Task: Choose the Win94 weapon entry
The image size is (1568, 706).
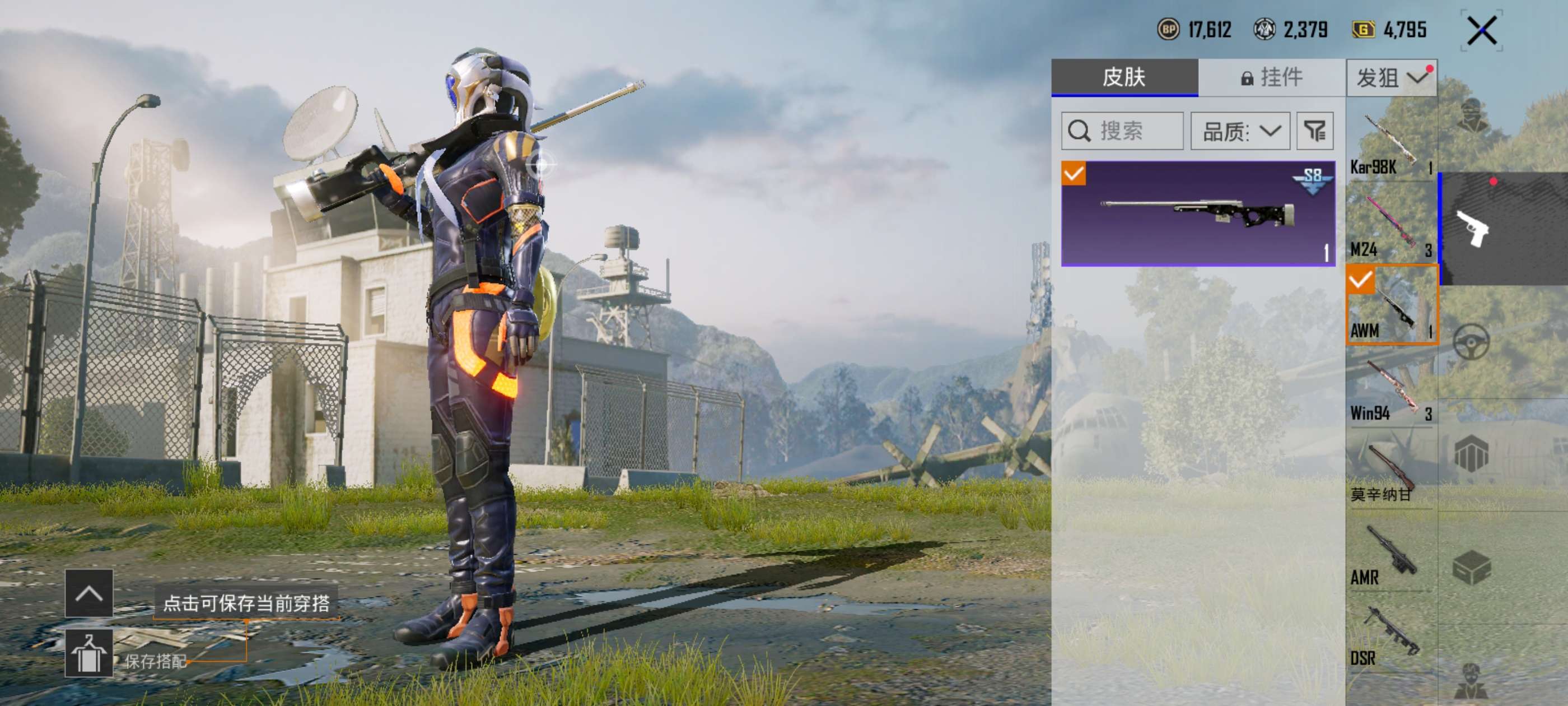Action: (1391, 390)
